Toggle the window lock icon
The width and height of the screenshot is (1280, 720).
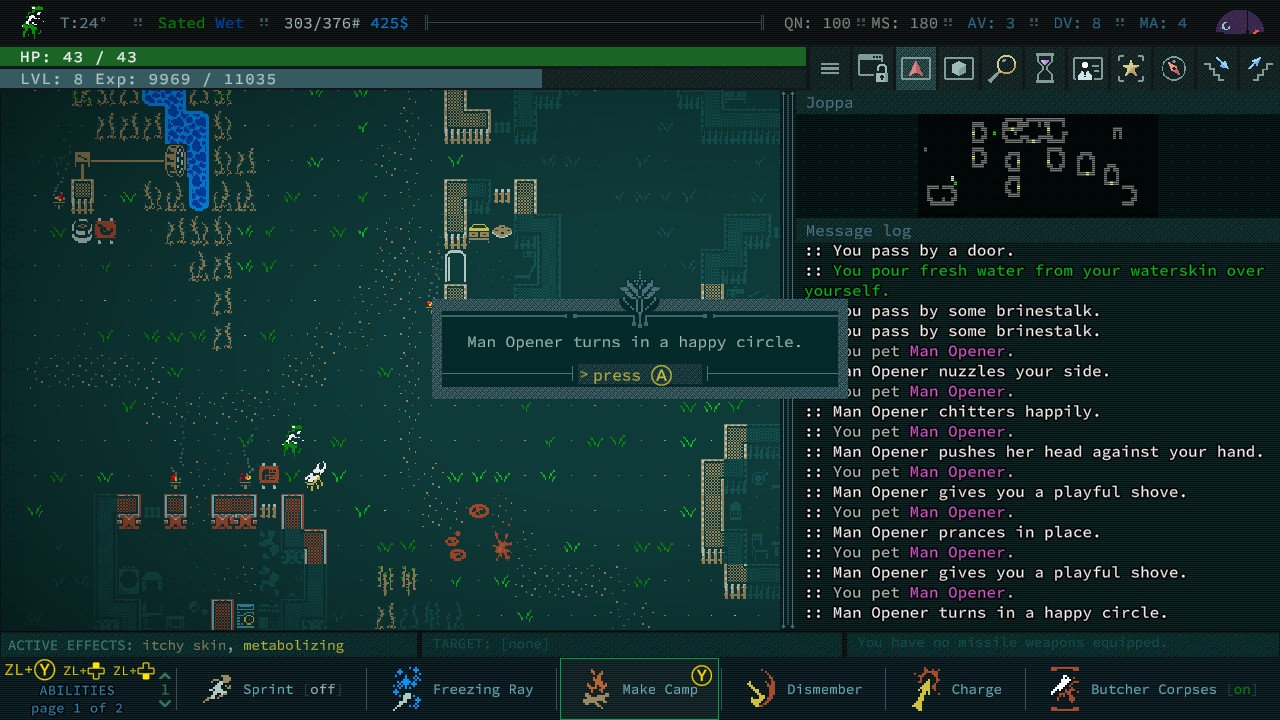click(873, 69)
